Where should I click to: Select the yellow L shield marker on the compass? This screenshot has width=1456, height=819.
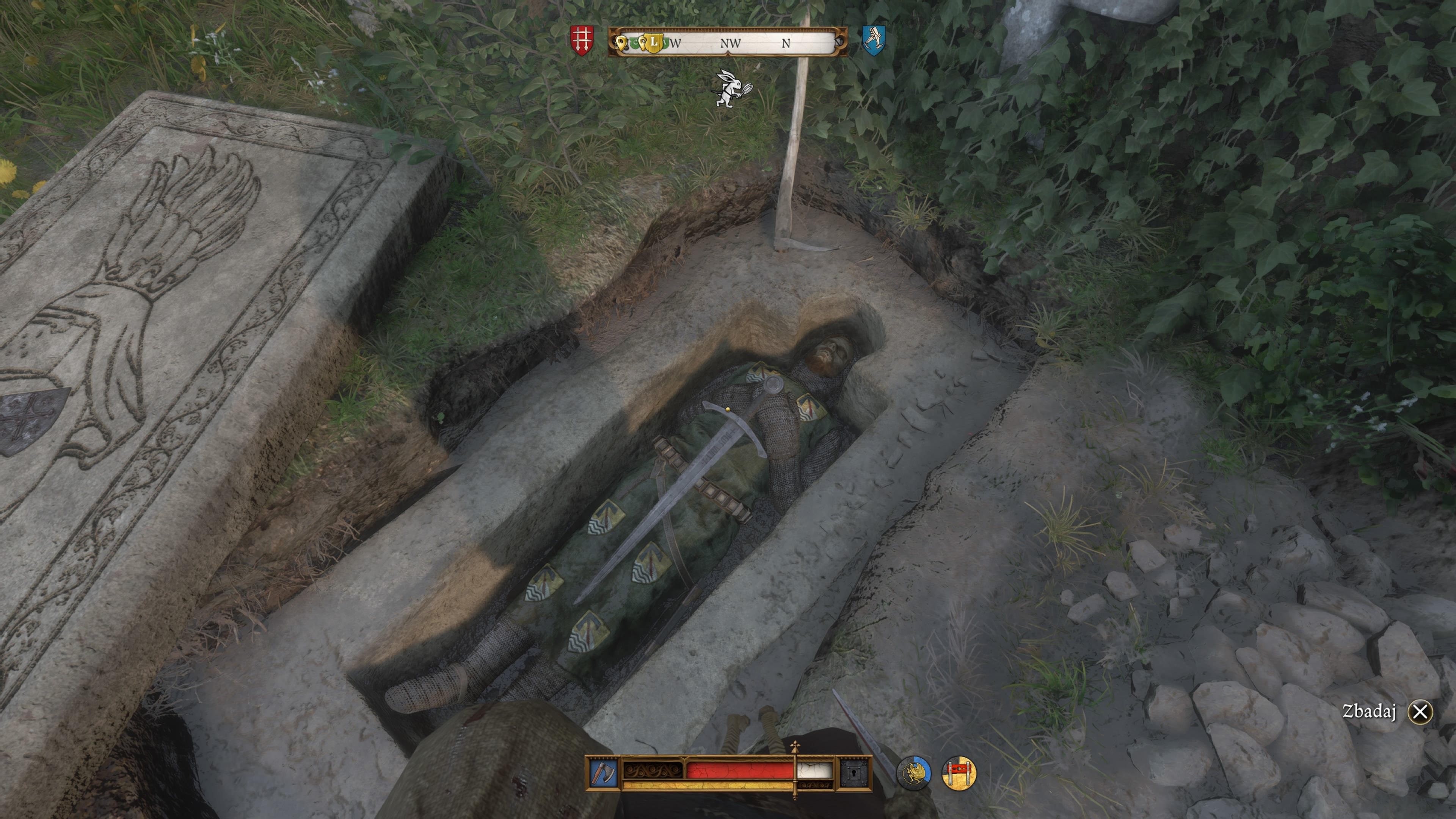[654, 42]
